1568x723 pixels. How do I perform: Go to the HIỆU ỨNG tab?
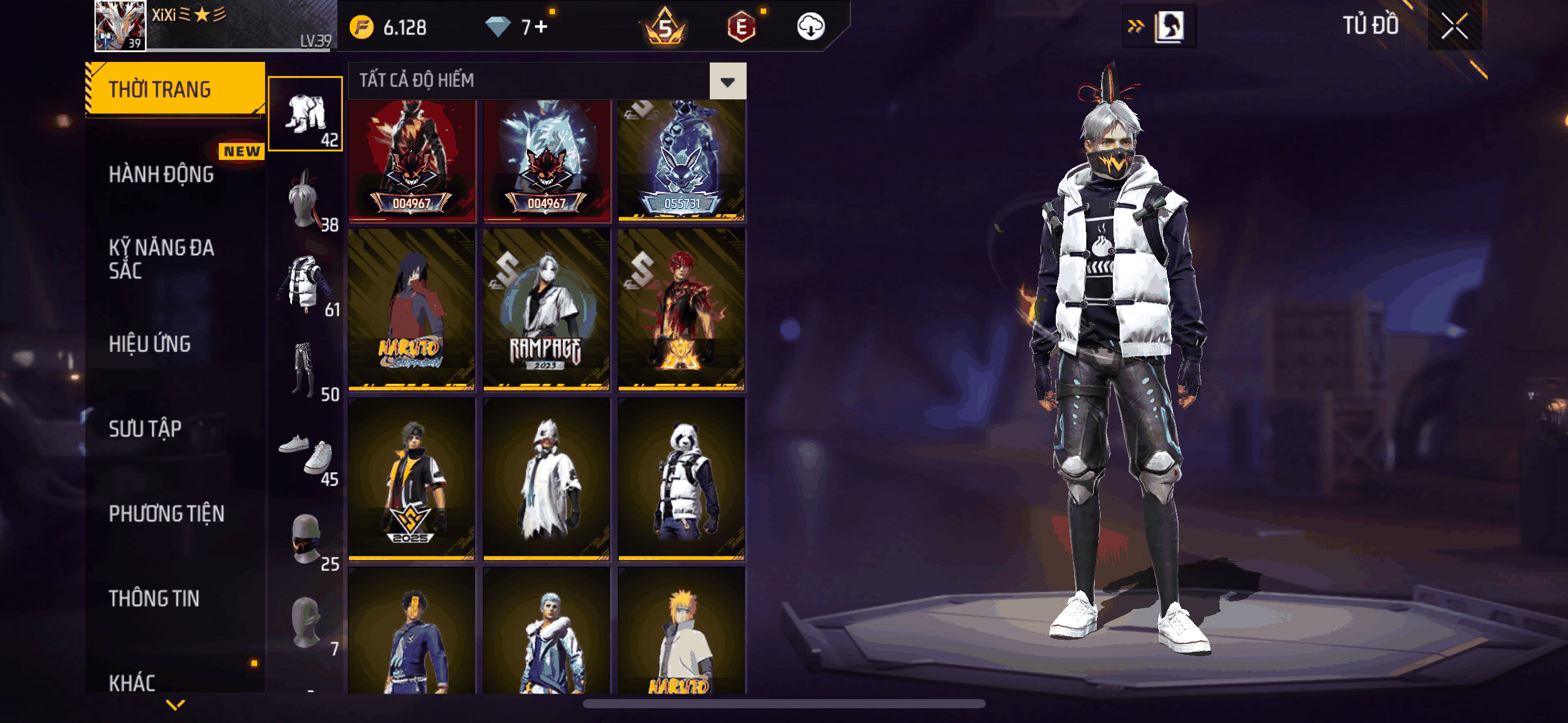click(150, 344)
